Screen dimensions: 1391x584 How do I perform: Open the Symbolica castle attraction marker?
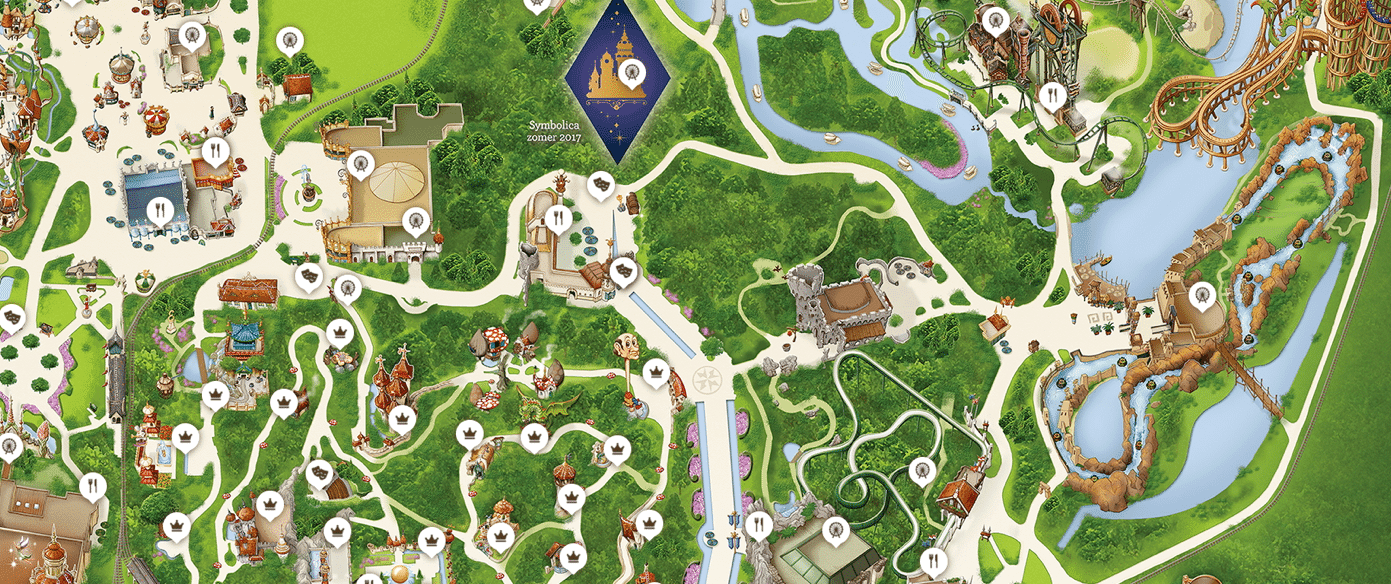tap(631, 70)
